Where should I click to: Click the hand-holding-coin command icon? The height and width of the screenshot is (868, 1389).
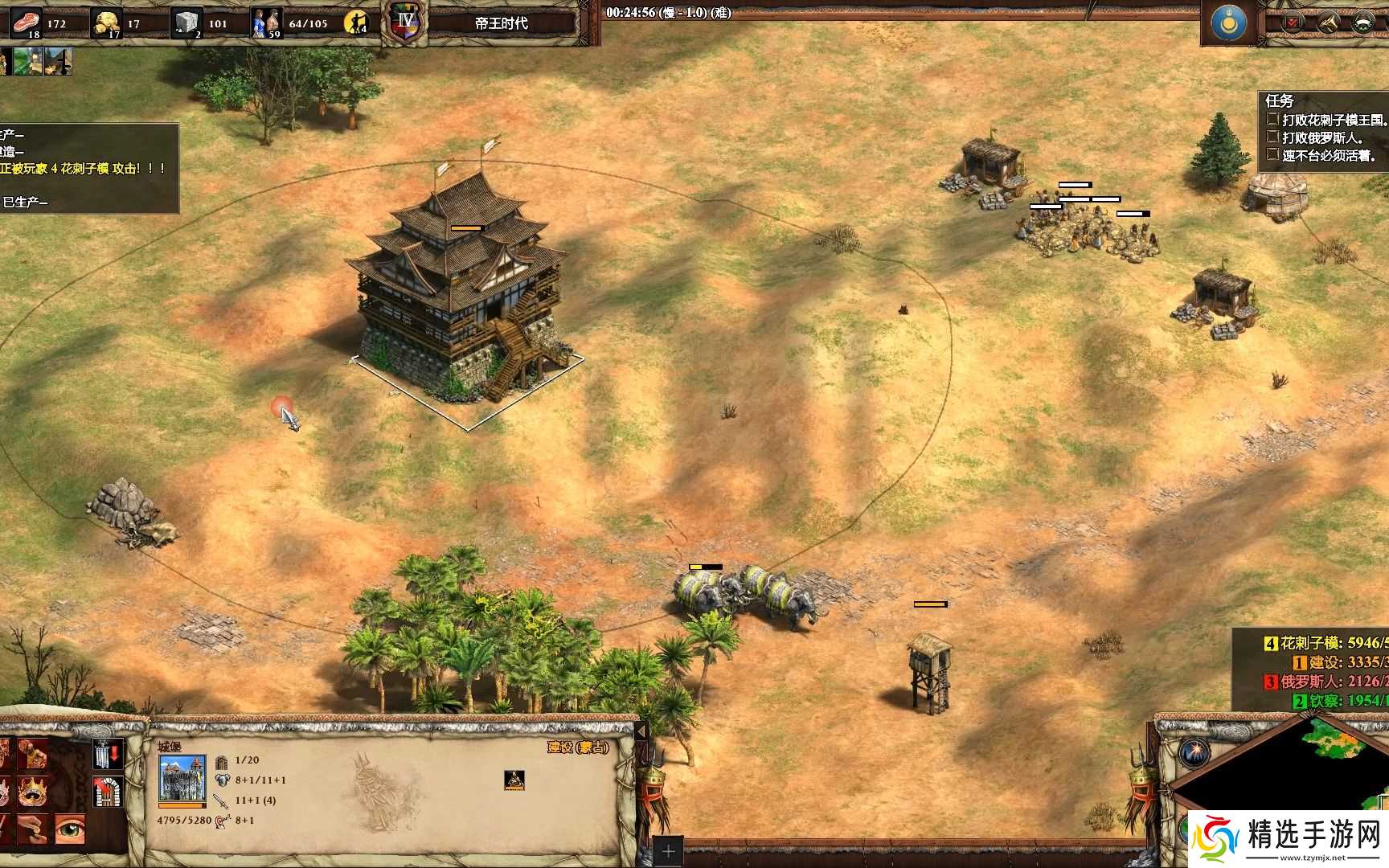coord(32,830)
